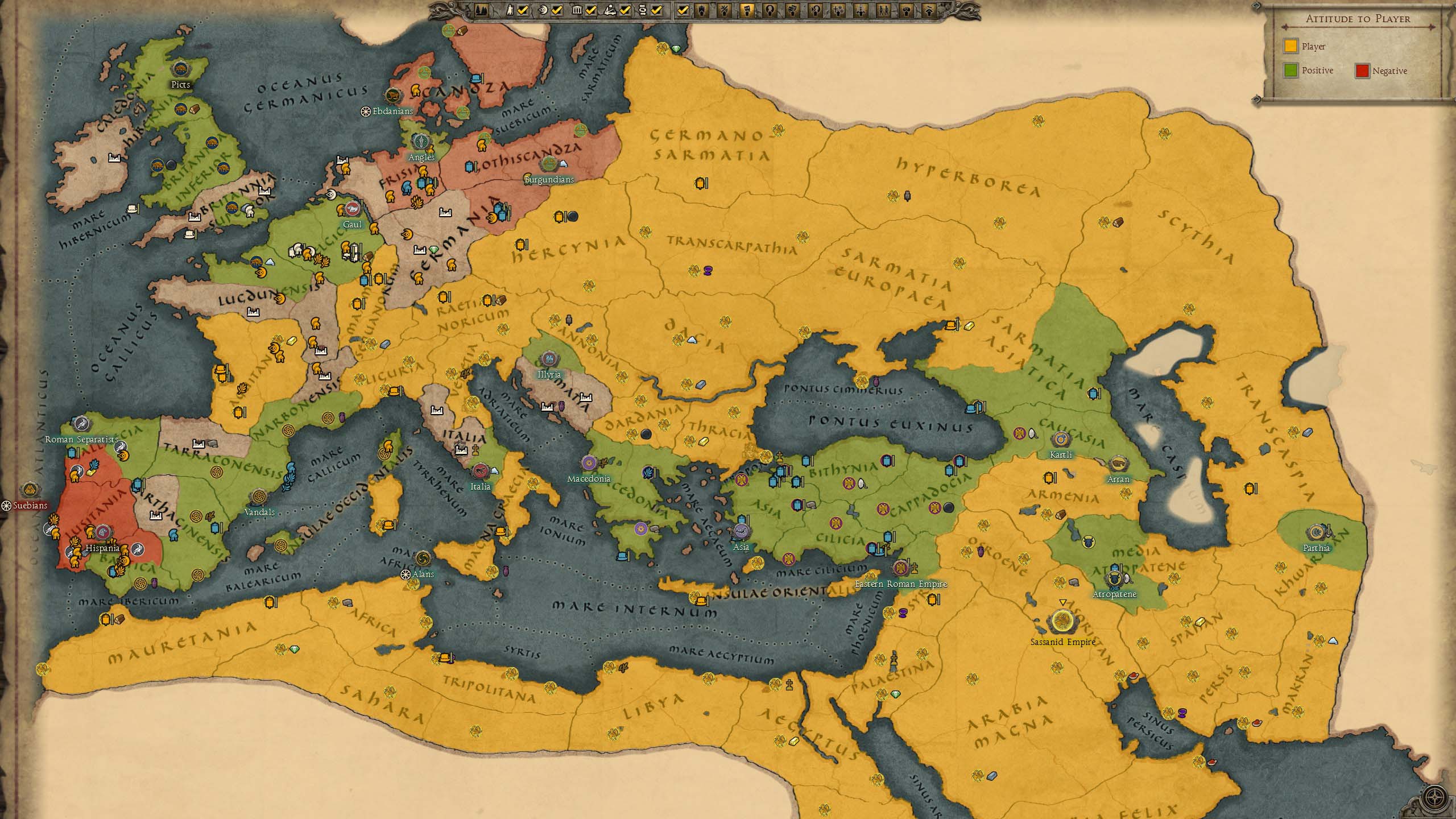Toggle the forest terrain map filter
The image size is (1456, 819).
481,10
